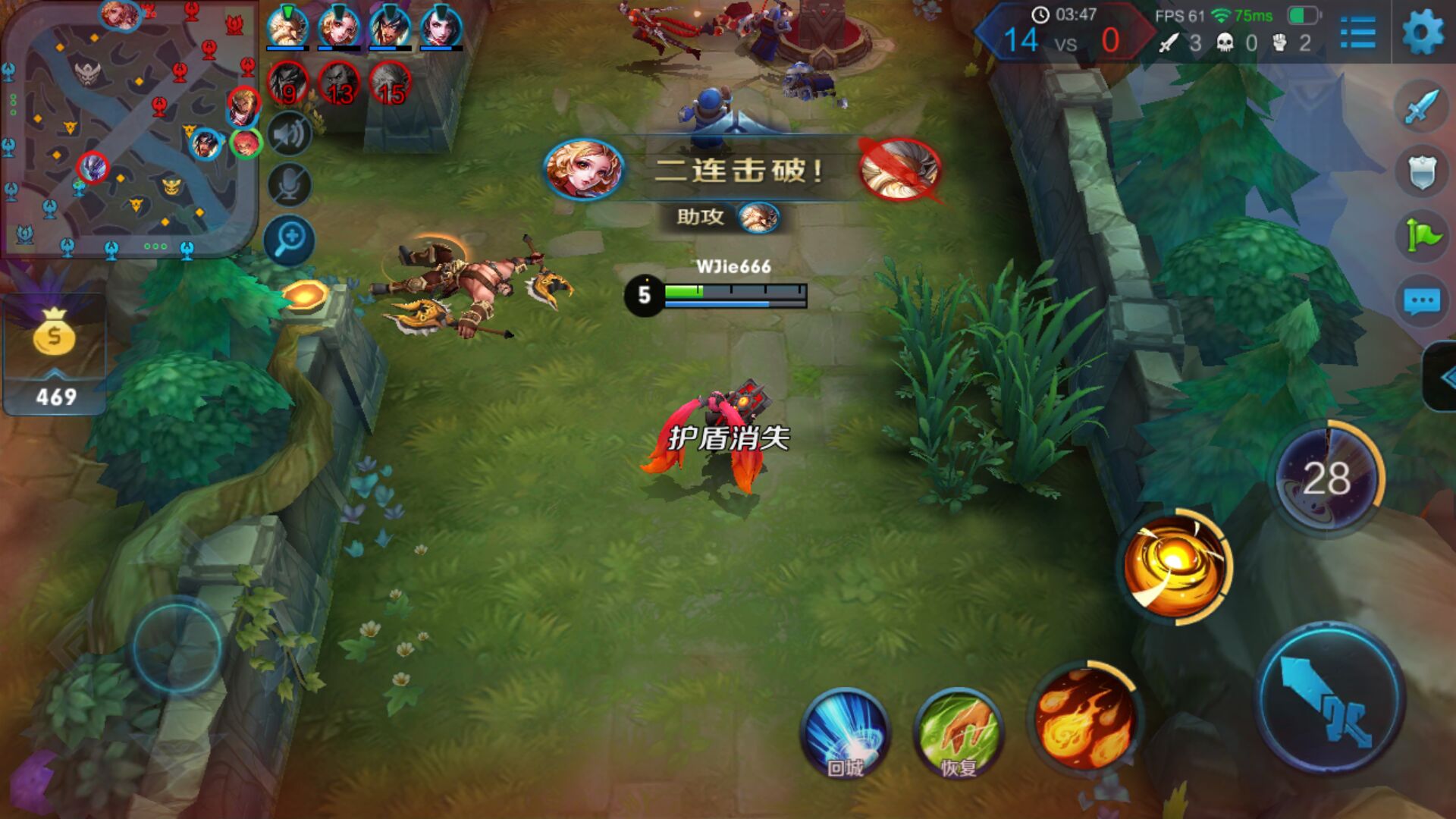Activate the recall (回城) skill
Screen dimensions: 1456x819
tap(845, 733)
